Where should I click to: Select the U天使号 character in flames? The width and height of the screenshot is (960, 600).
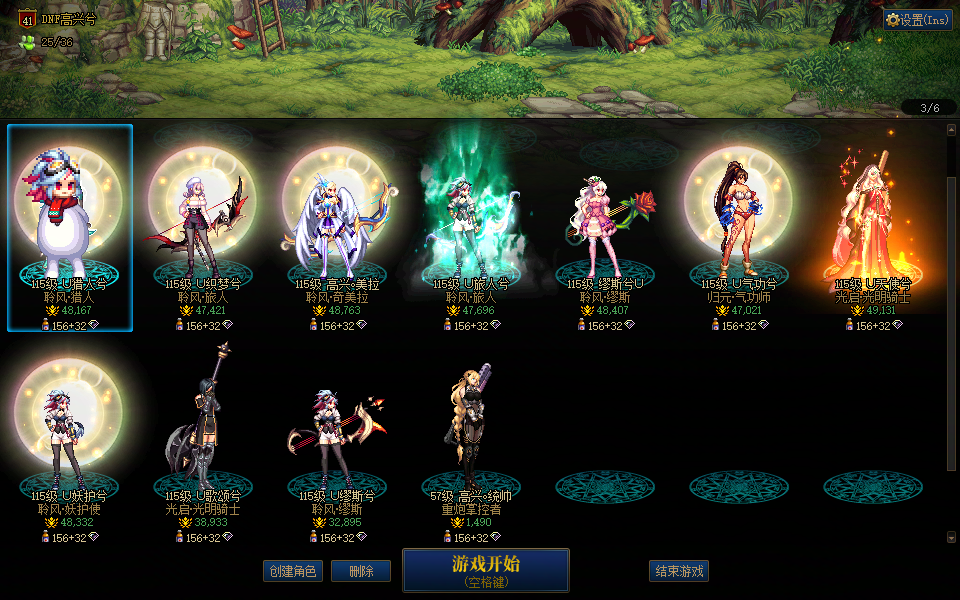click(x=873, y=227)
